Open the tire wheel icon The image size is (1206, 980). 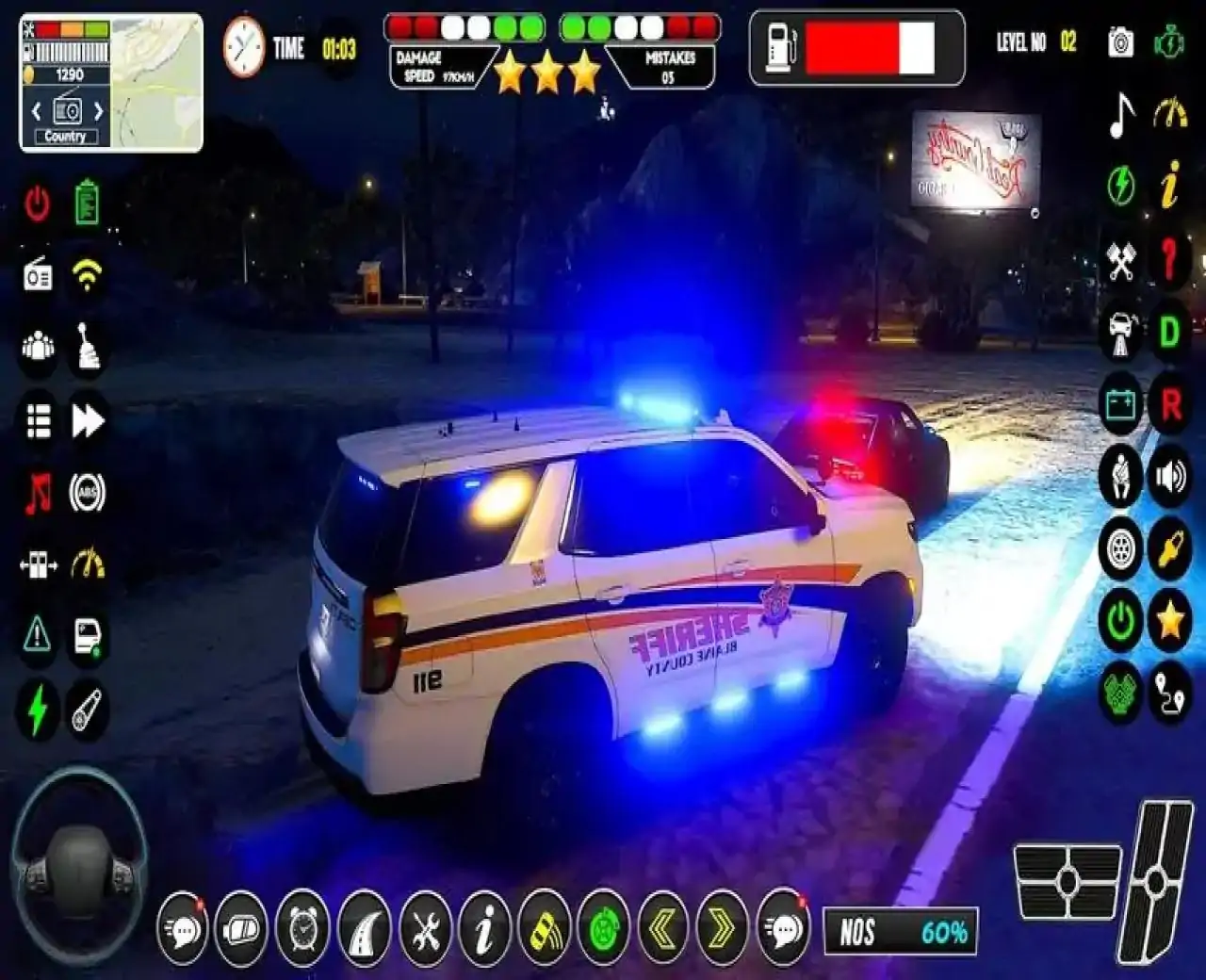pos(1121,552)
